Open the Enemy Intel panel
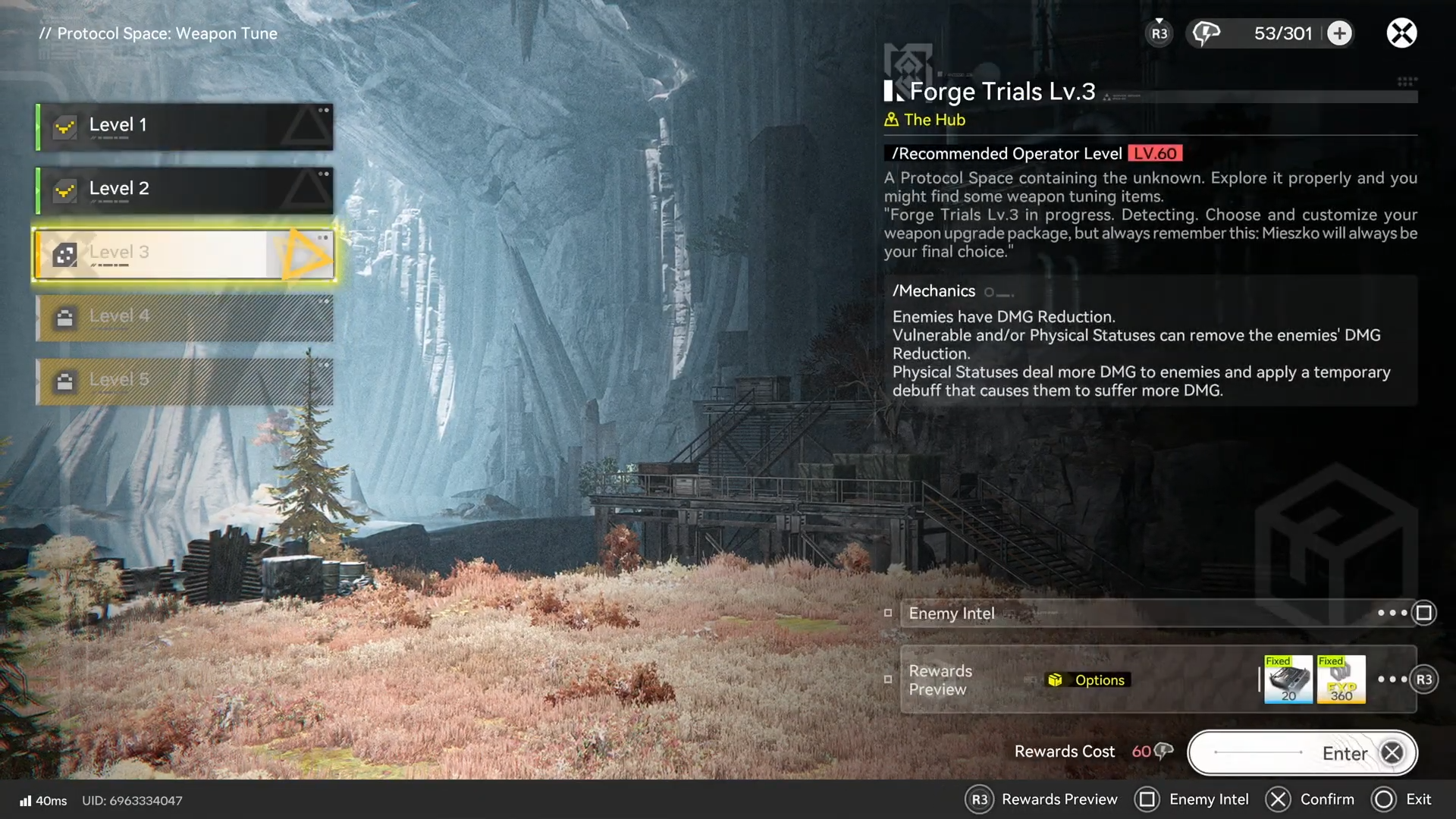 pyautogui.click(x=1158, y=613)
